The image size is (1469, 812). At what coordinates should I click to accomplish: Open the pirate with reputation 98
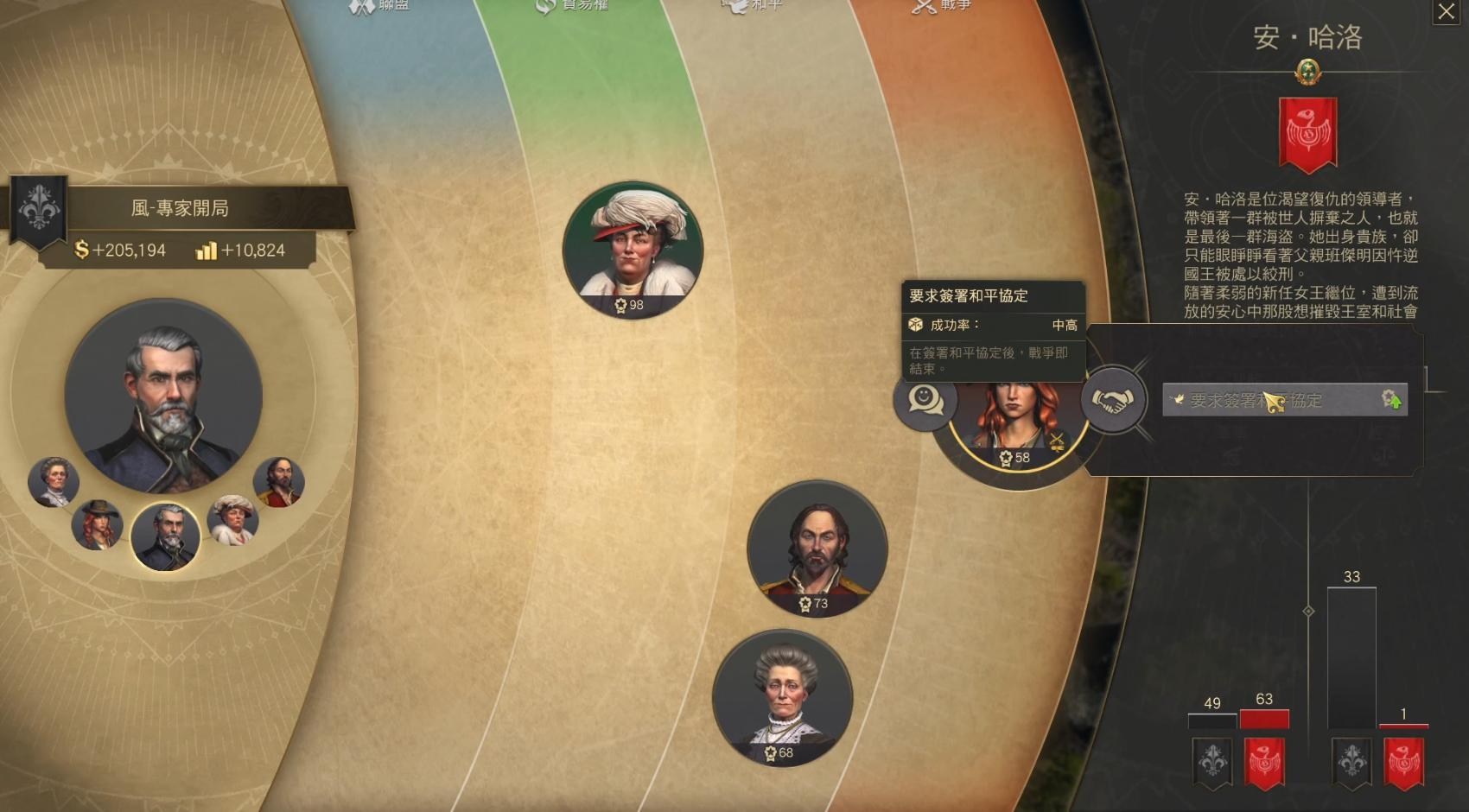632,249
